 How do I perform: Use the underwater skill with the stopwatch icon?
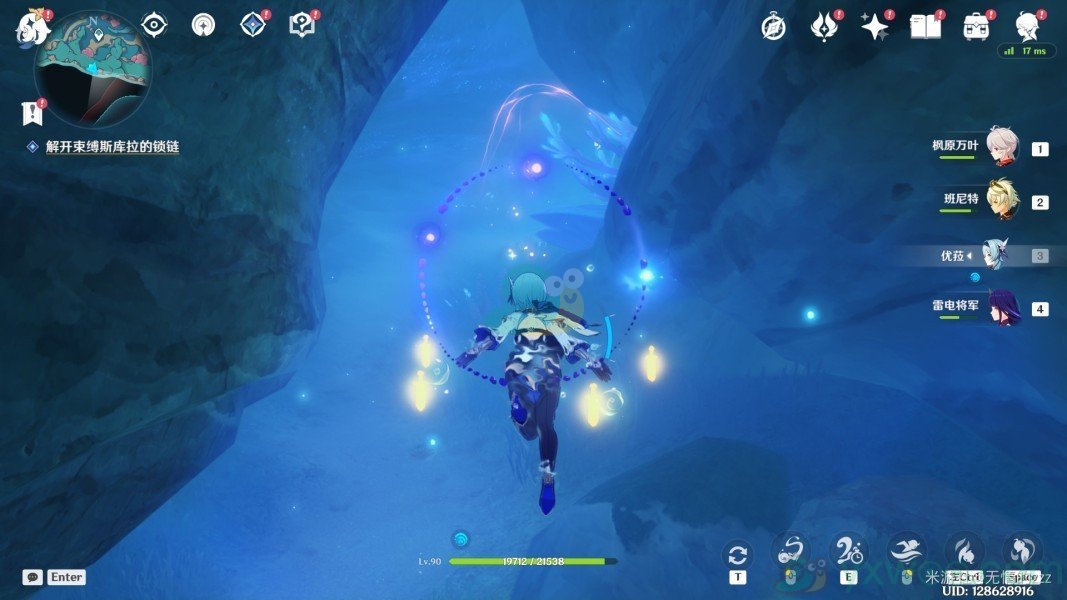tap(848, 551)
